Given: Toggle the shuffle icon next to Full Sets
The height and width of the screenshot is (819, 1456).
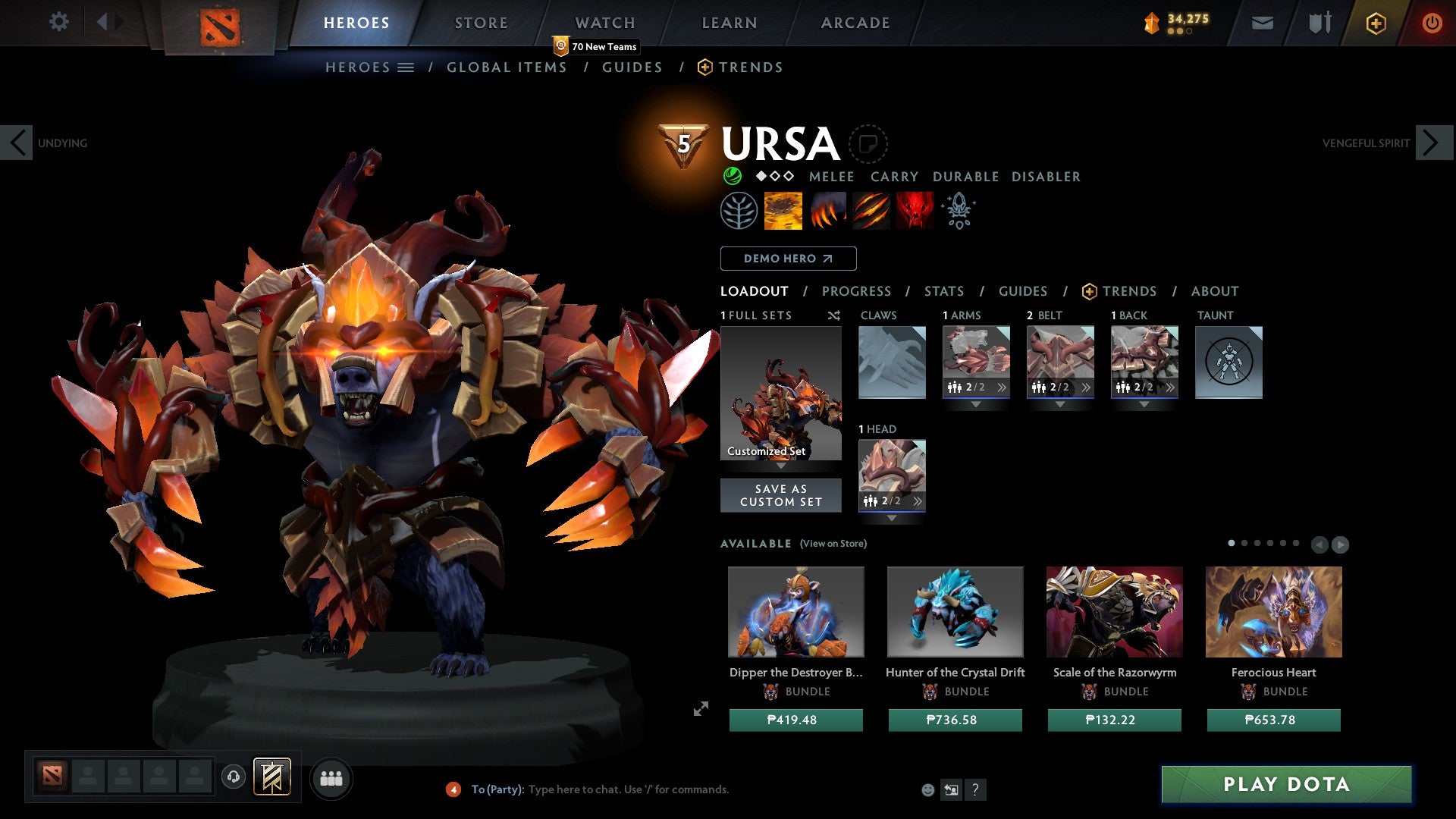Looking at the screenshot, I should (x=833, y=315).
